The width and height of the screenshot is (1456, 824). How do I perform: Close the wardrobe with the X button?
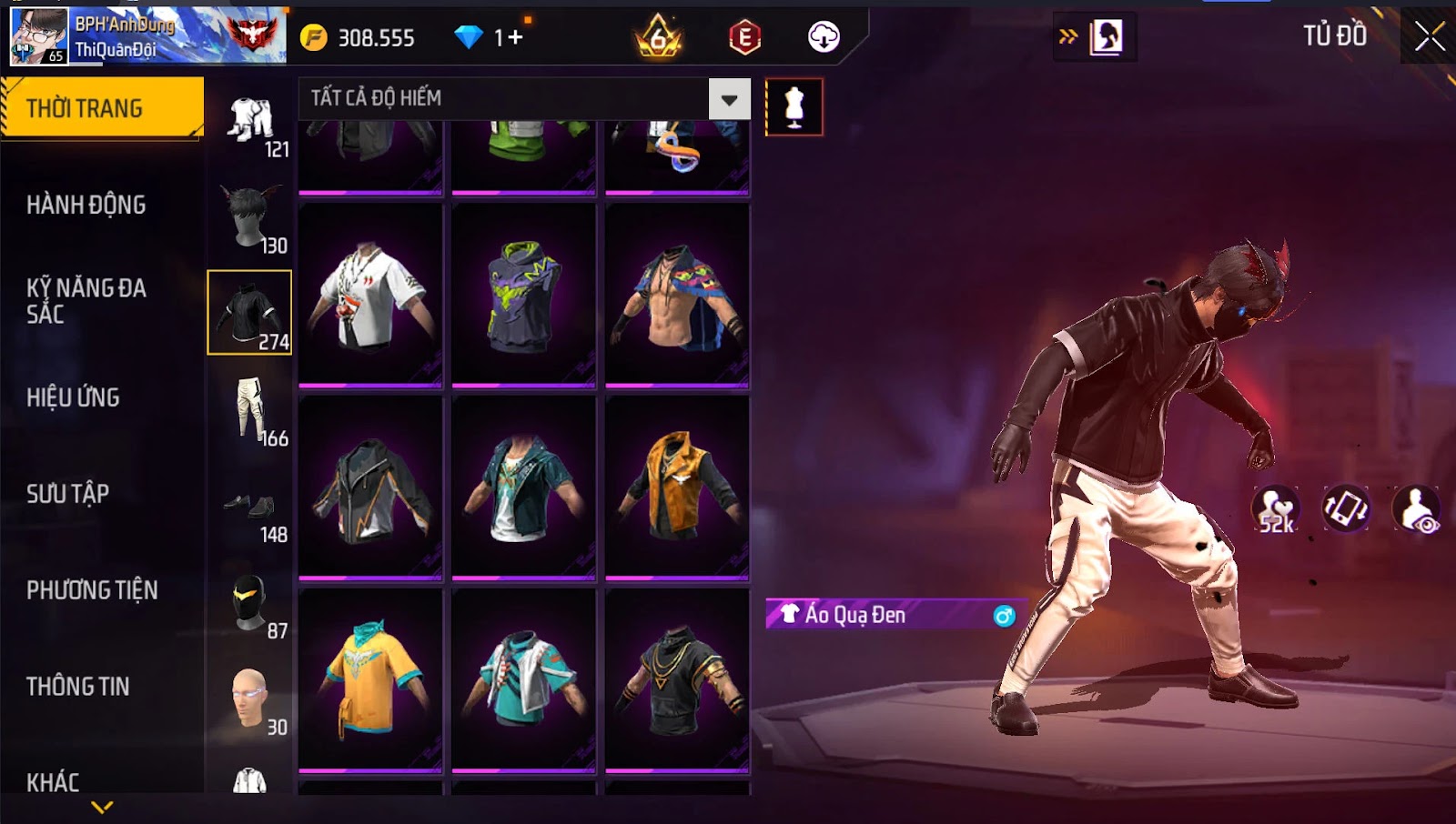(x=1429, y=37)
